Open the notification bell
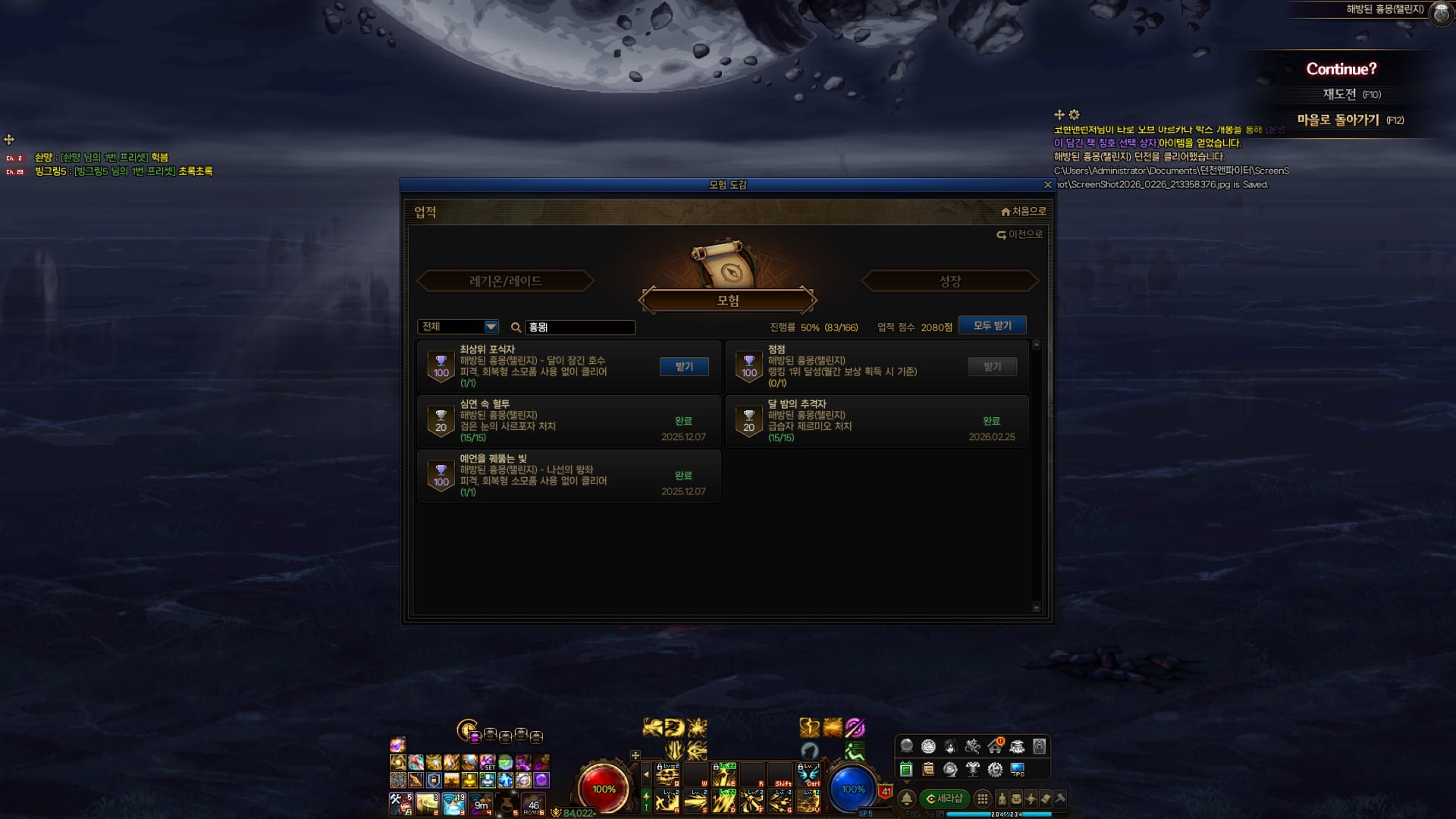 coord(906,799)
